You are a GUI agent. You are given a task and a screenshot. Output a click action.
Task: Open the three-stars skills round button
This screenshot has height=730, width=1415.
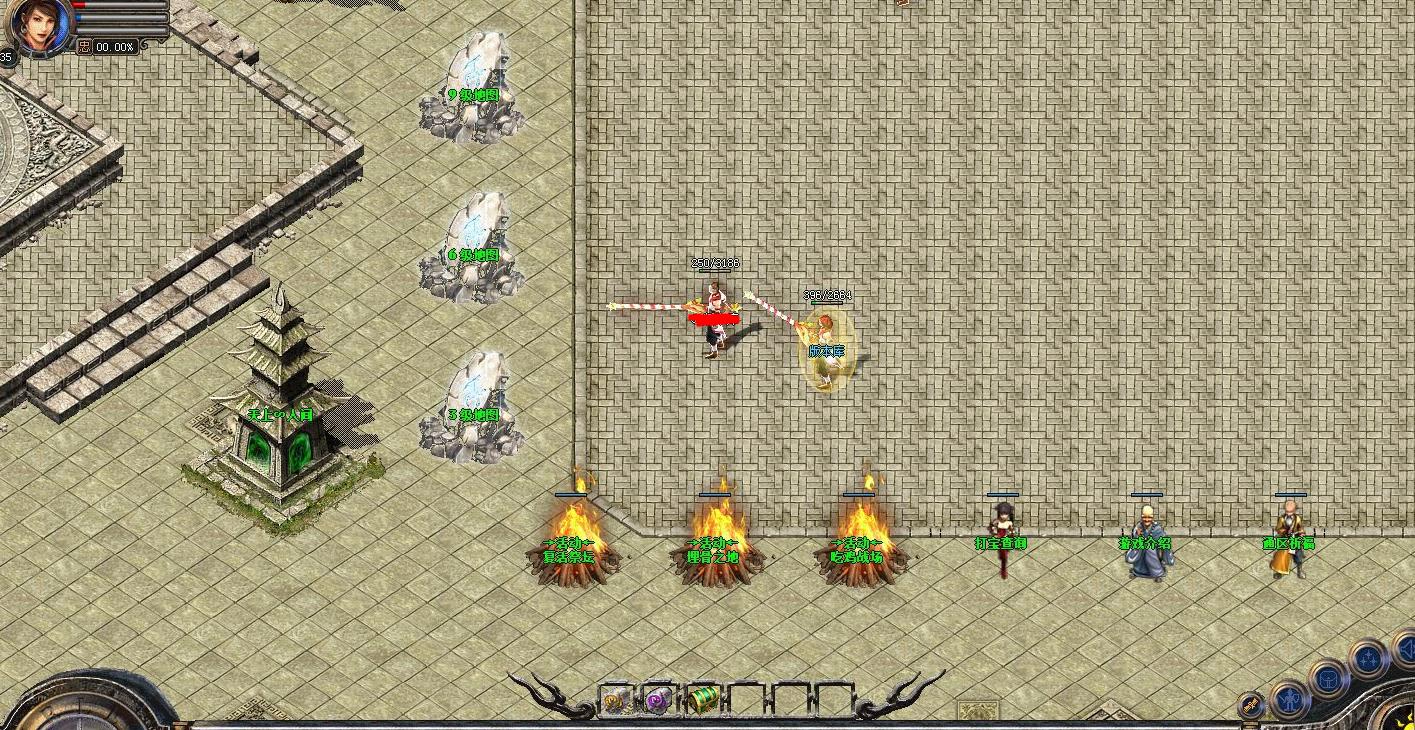click(1367, 660)
